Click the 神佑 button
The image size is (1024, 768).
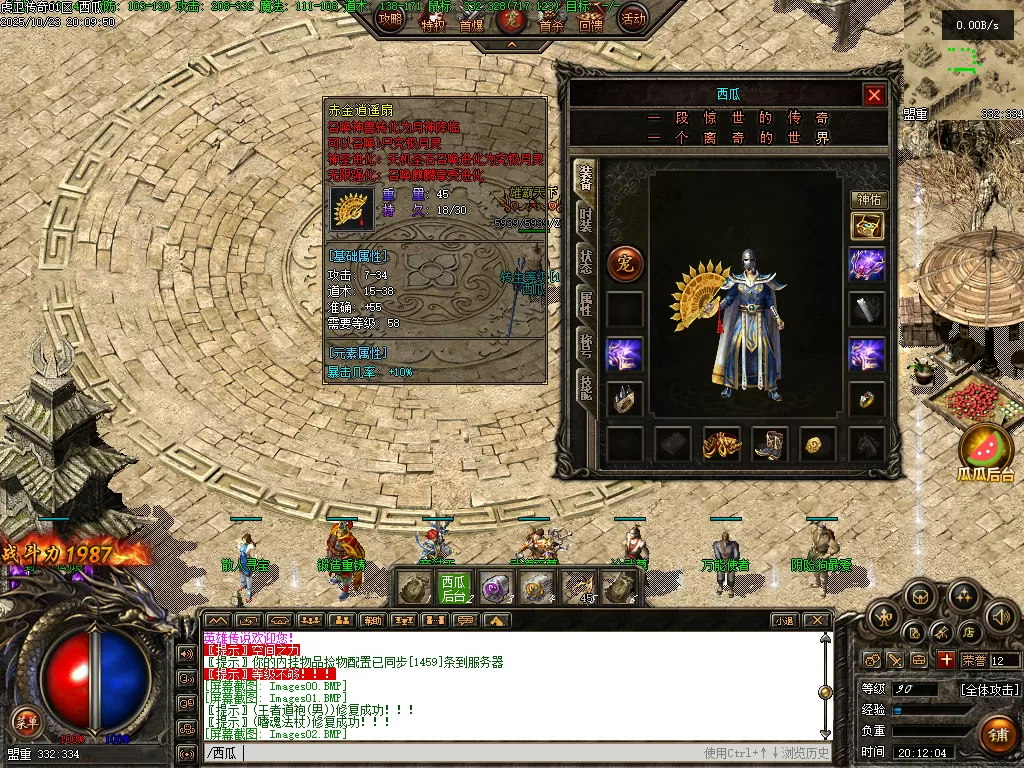[x=868, y=200]
